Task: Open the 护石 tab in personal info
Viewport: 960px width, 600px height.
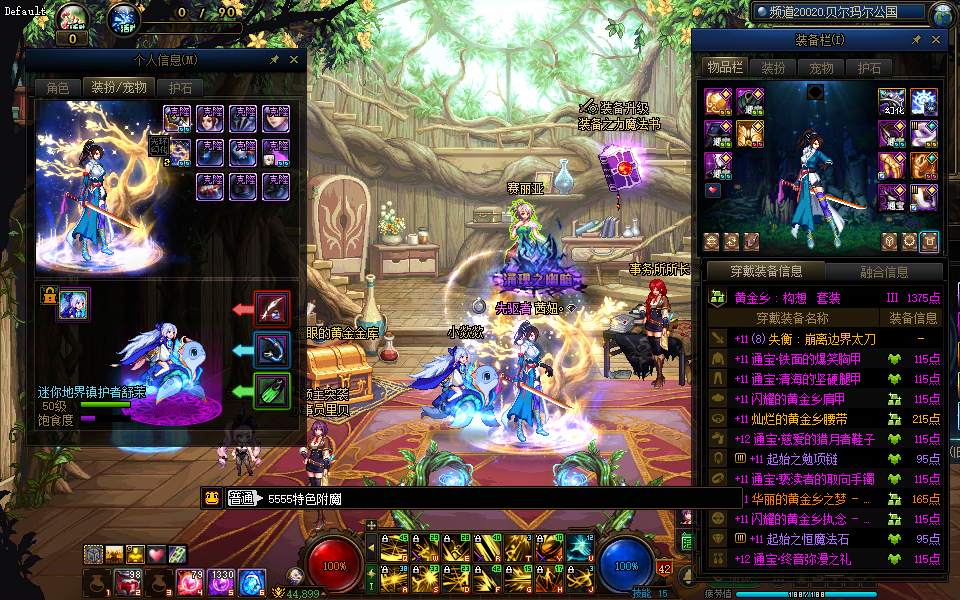Action: pos(180,88)
